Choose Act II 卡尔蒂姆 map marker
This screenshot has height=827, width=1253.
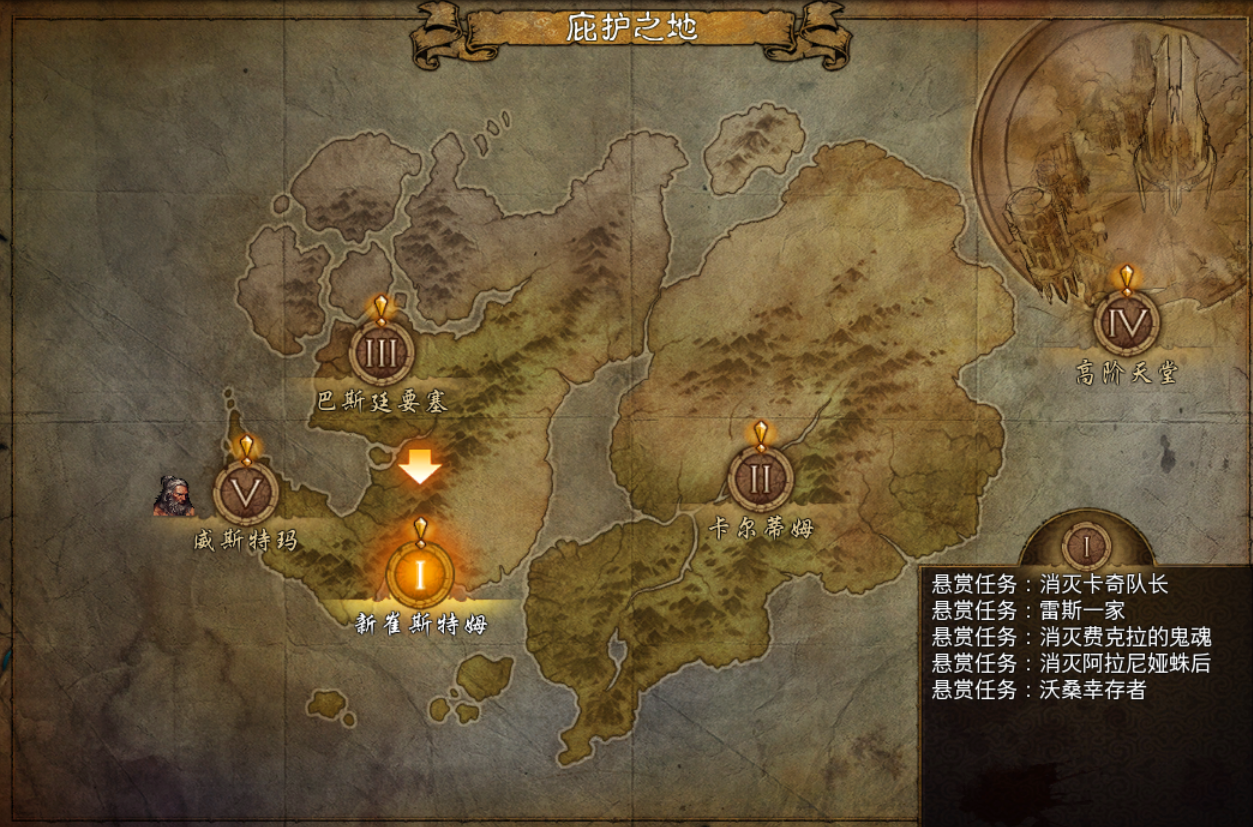tap(760, 479)
